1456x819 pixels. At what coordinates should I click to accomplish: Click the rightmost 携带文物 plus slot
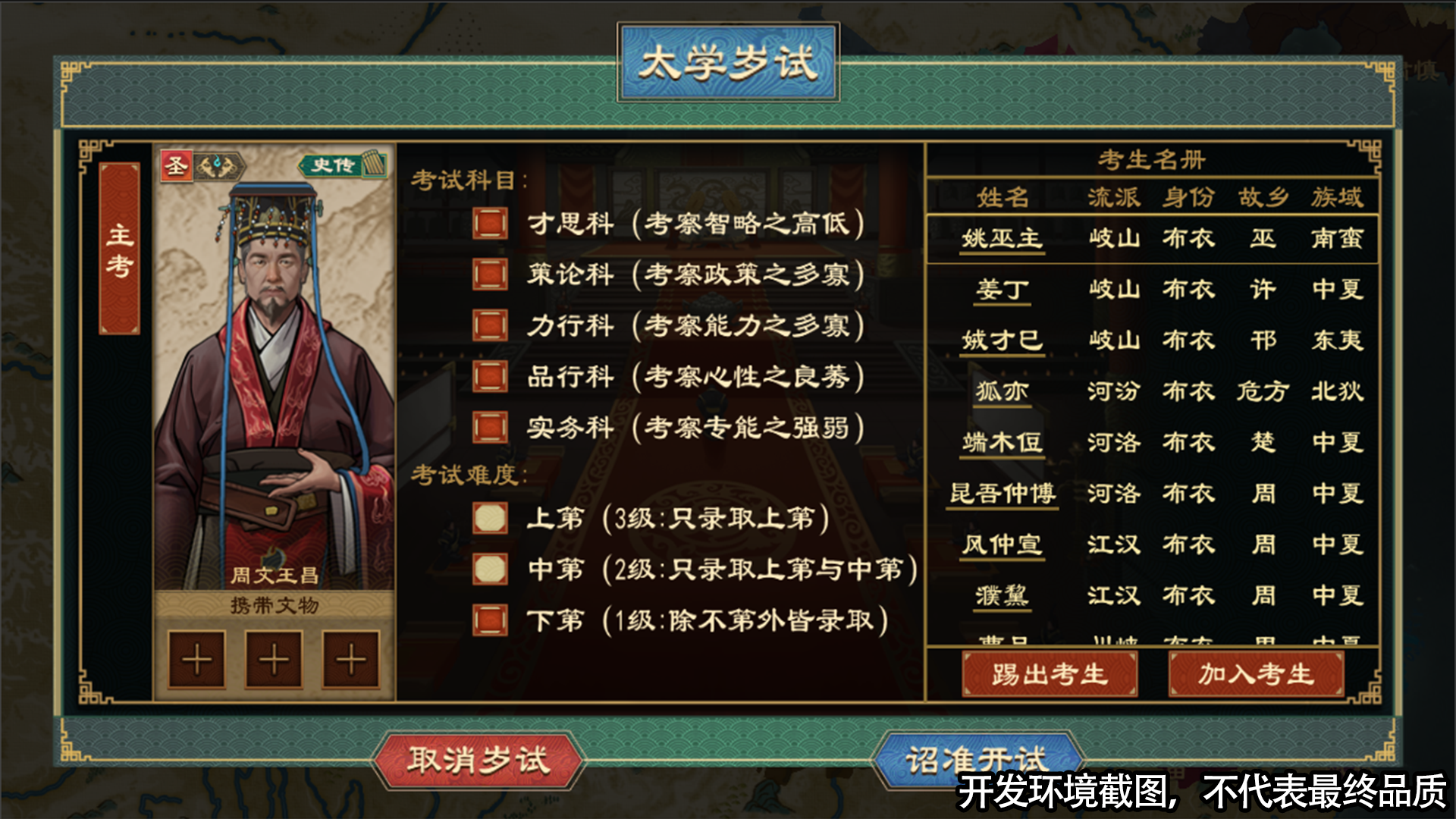click(x=350, y=658)
